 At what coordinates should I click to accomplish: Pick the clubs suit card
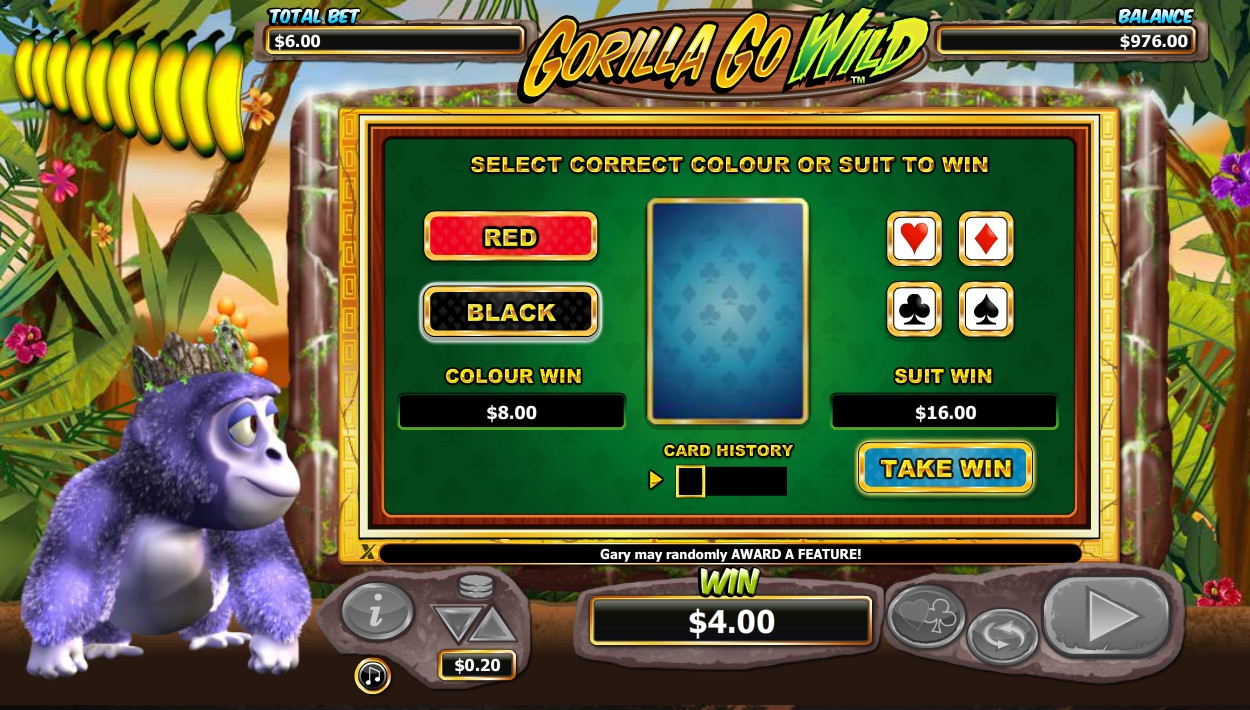pos(914,310)
